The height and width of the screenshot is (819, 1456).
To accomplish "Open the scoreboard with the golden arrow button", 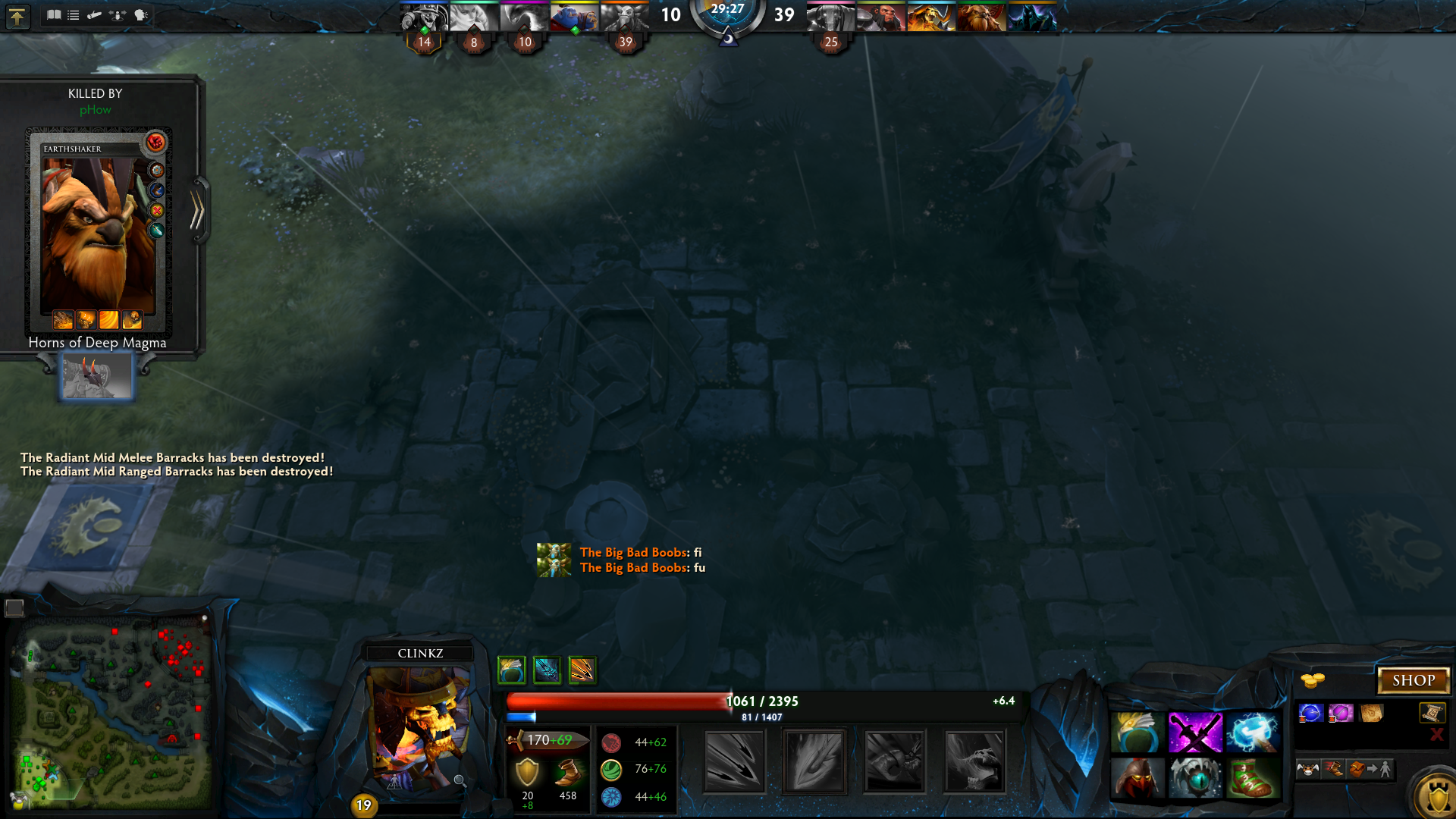I will (17, 17).
